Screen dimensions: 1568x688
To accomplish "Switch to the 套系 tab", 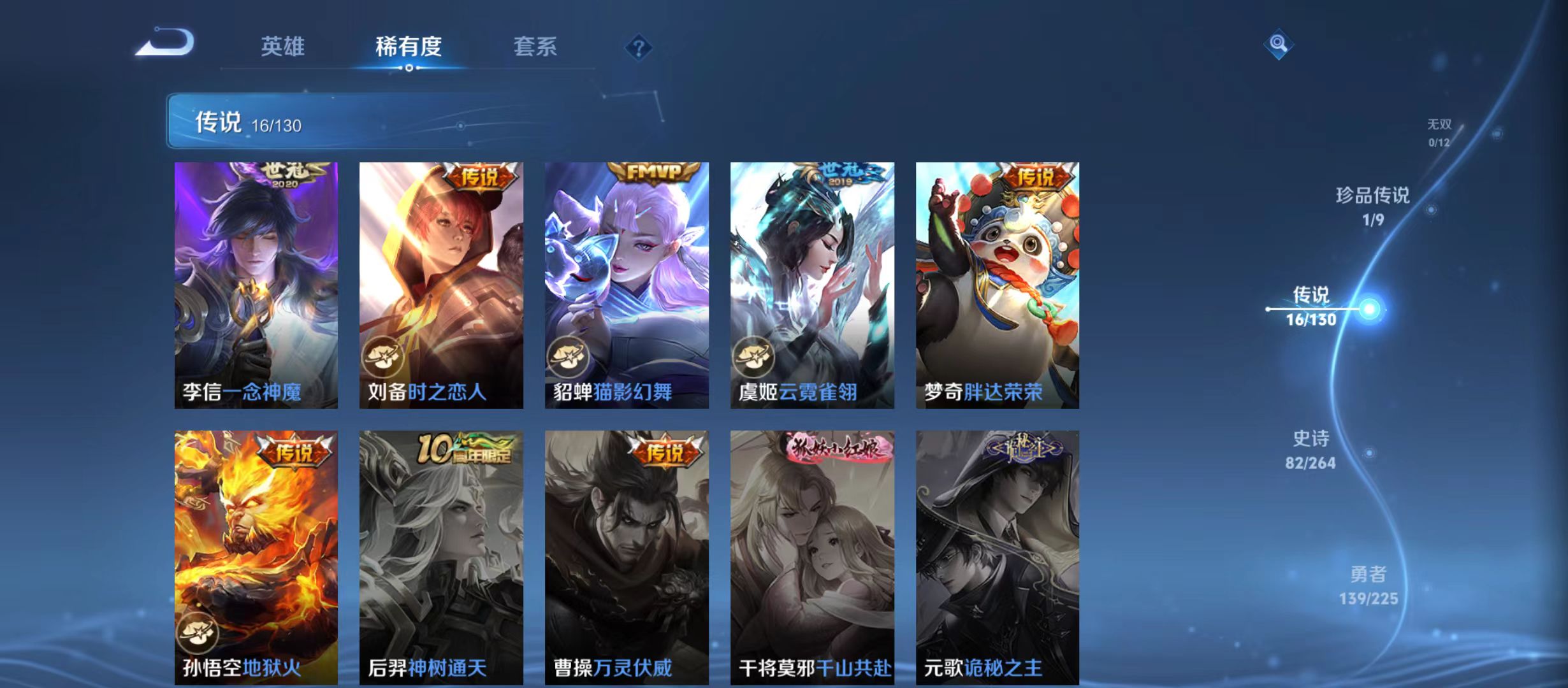I will 535,46.
